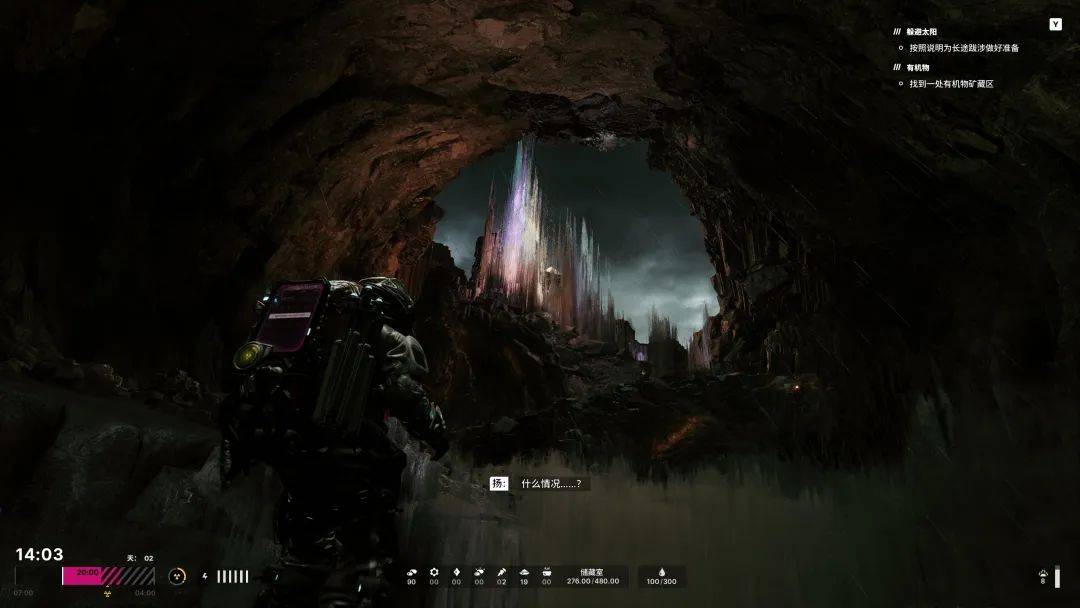Open the 储藏室 storage capacity panel
This screenshot has height=608, width=1080.
point(593,577)
